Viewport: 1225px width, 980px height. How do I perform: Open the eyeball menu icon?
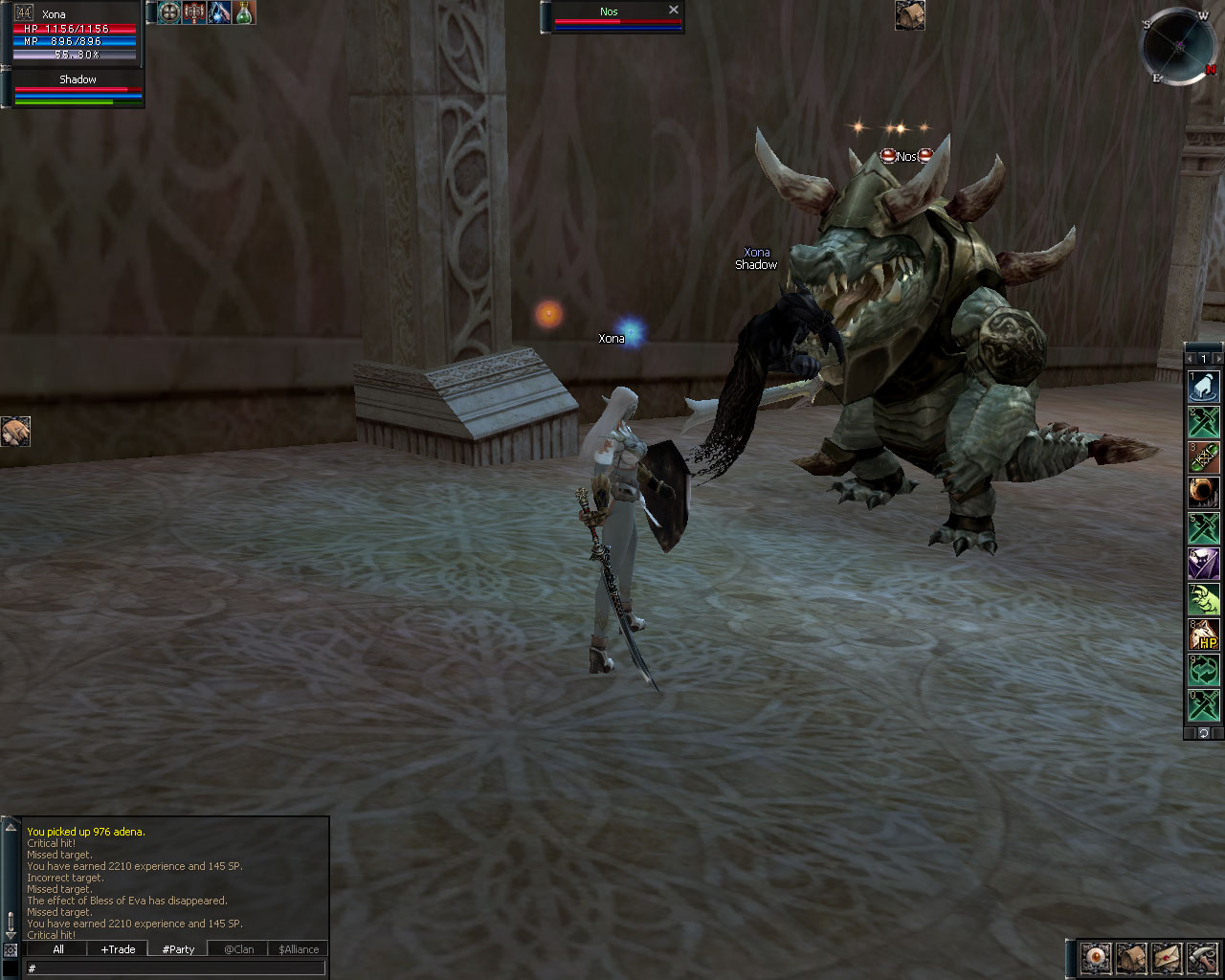(x=1097, y=956)
